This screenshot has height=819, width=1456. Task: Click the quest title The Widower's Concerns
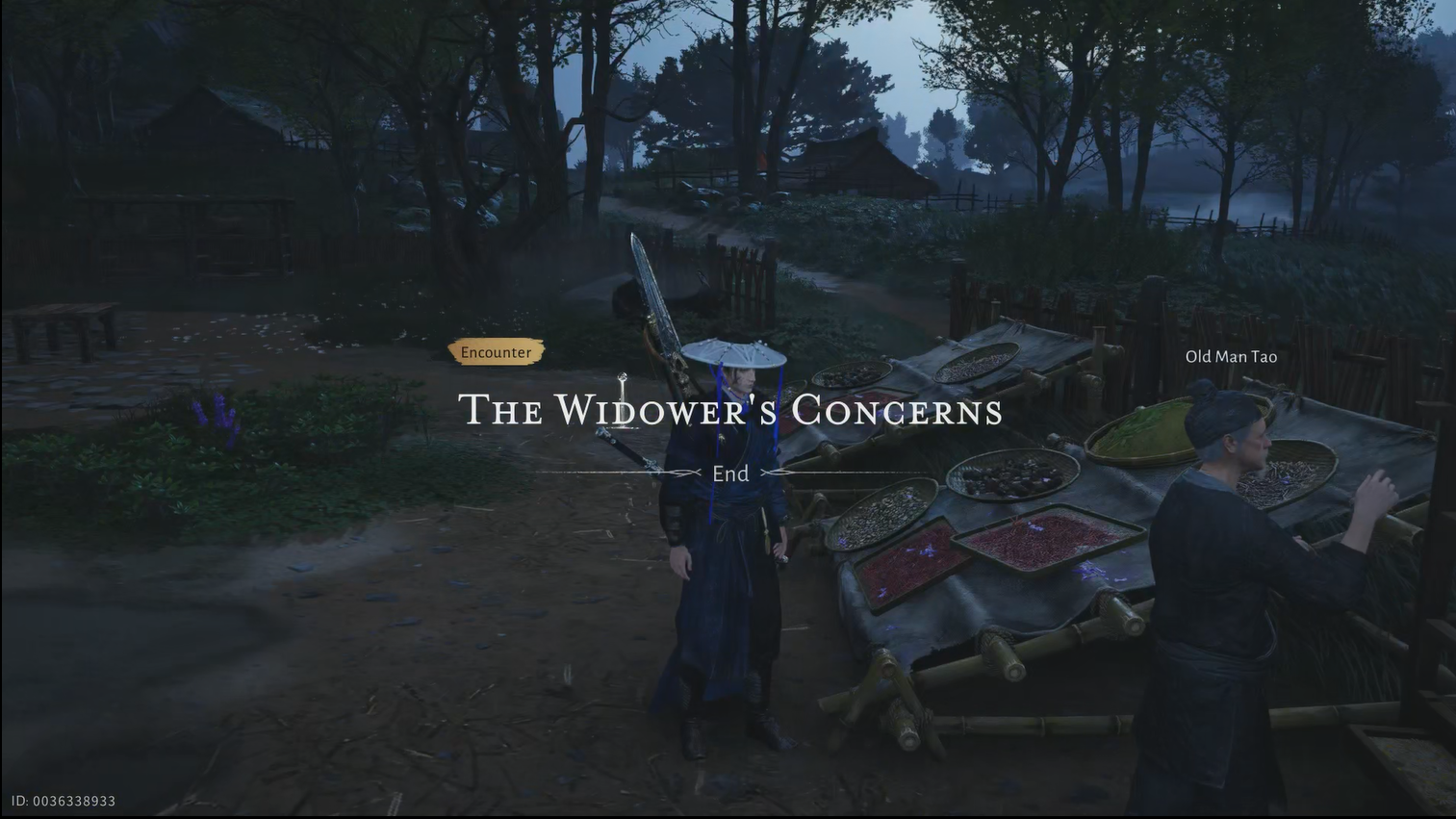(731, 411)
